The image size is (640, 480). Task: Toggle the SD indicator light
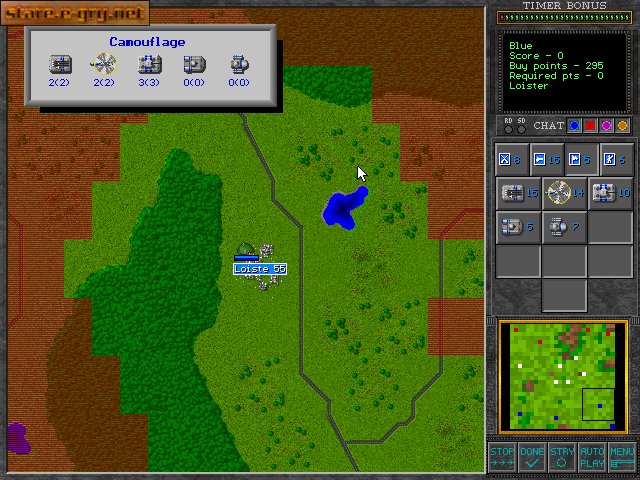tap(521, 127)
